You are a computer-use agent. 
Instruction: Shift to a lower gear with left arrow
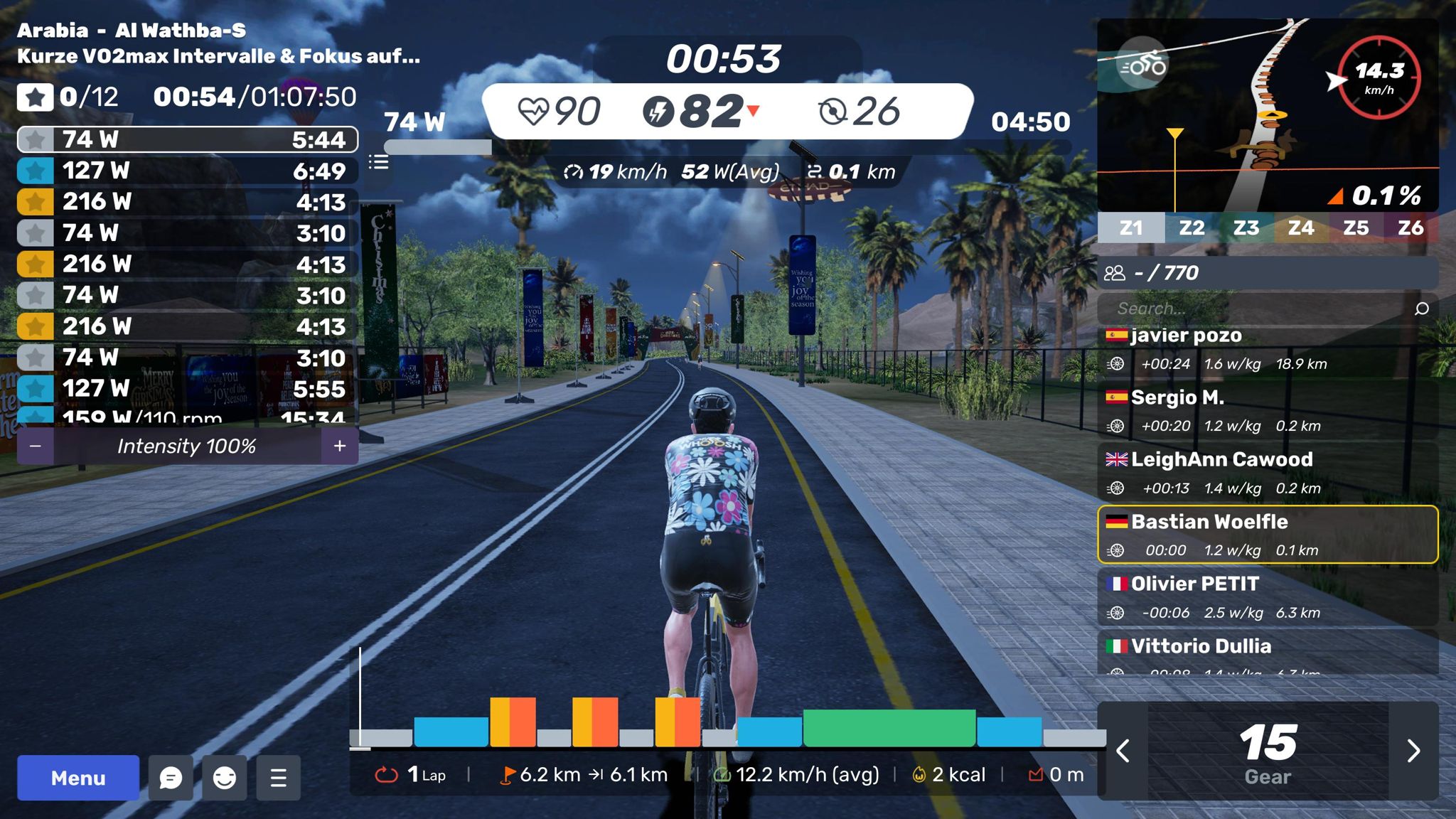[1123, 751]
